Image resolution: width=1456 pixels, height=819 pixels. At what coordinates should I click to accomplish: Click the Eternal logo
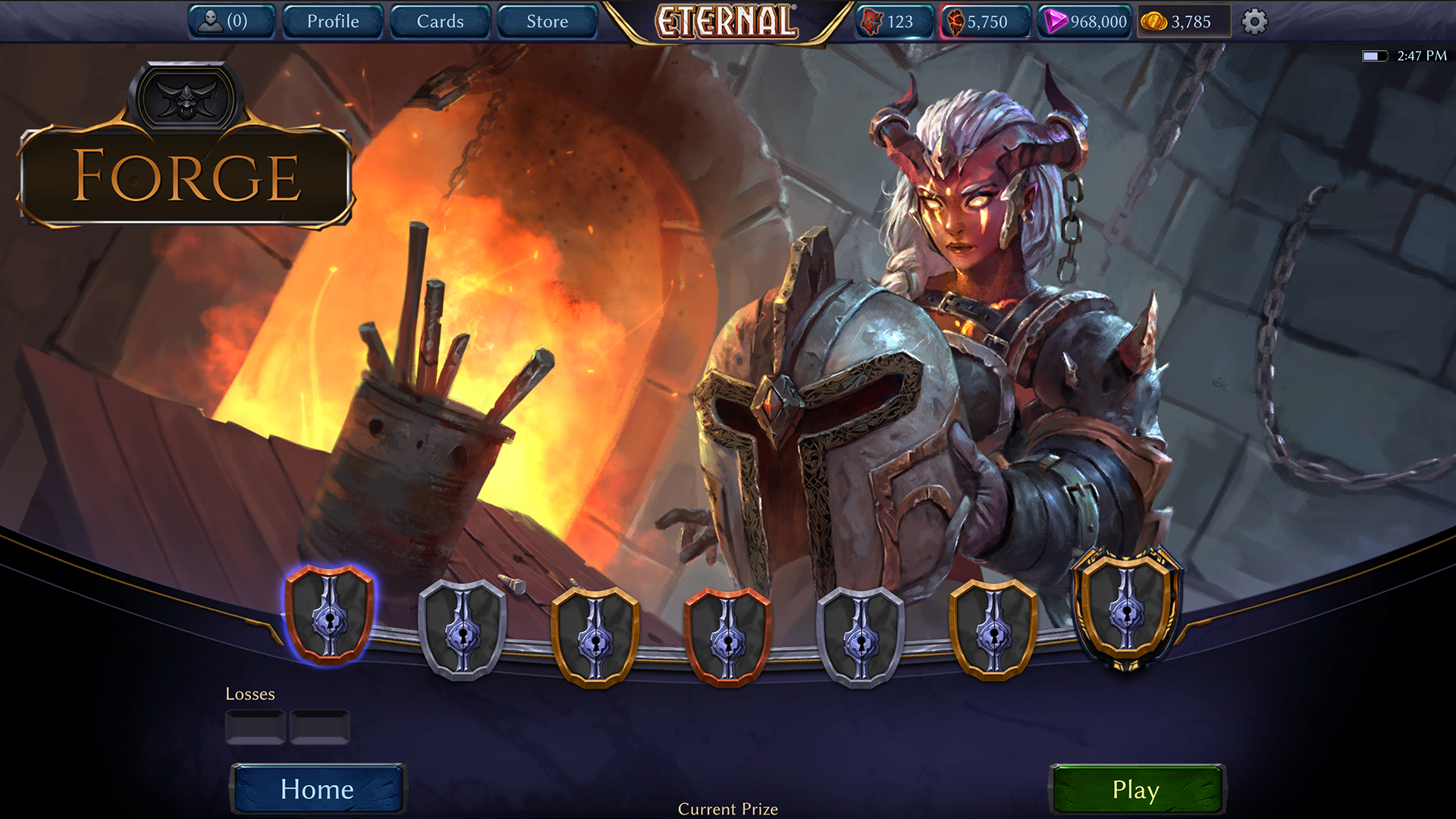pos(726,21)
